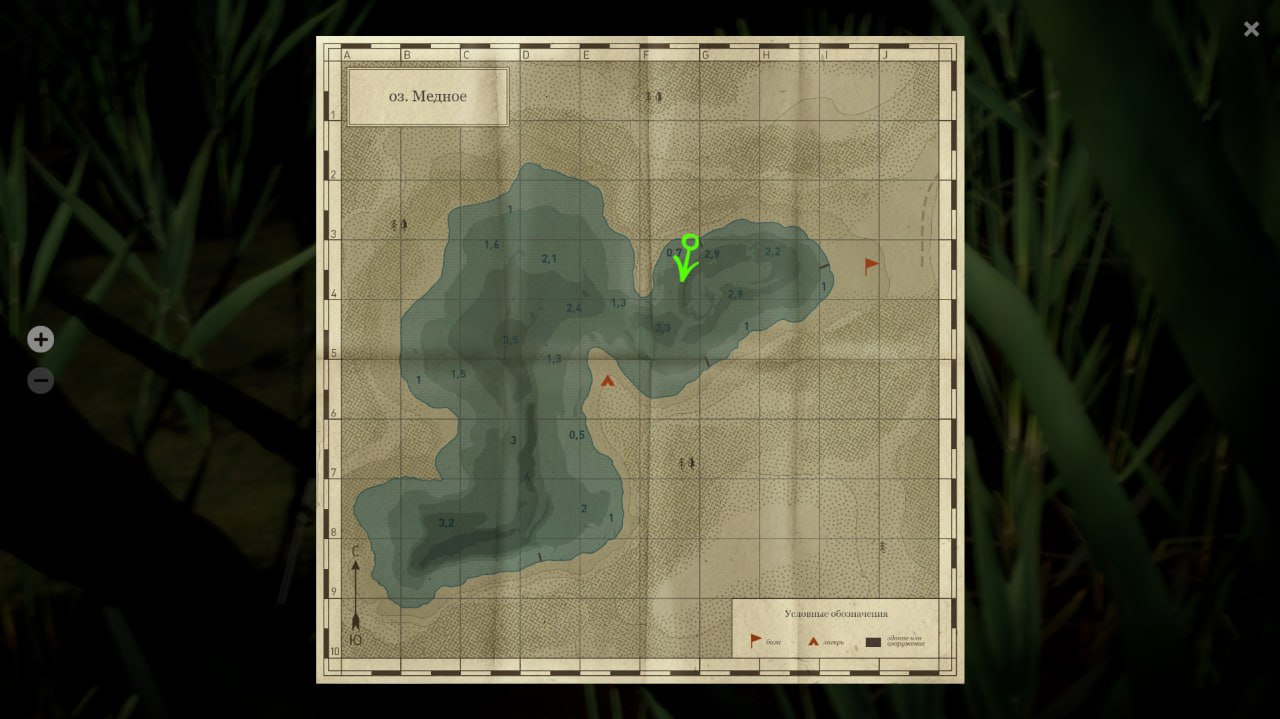This screenshot has height=719, width=1280.
Task: Zoom in on the map with plus button
Action: [40, 340]
